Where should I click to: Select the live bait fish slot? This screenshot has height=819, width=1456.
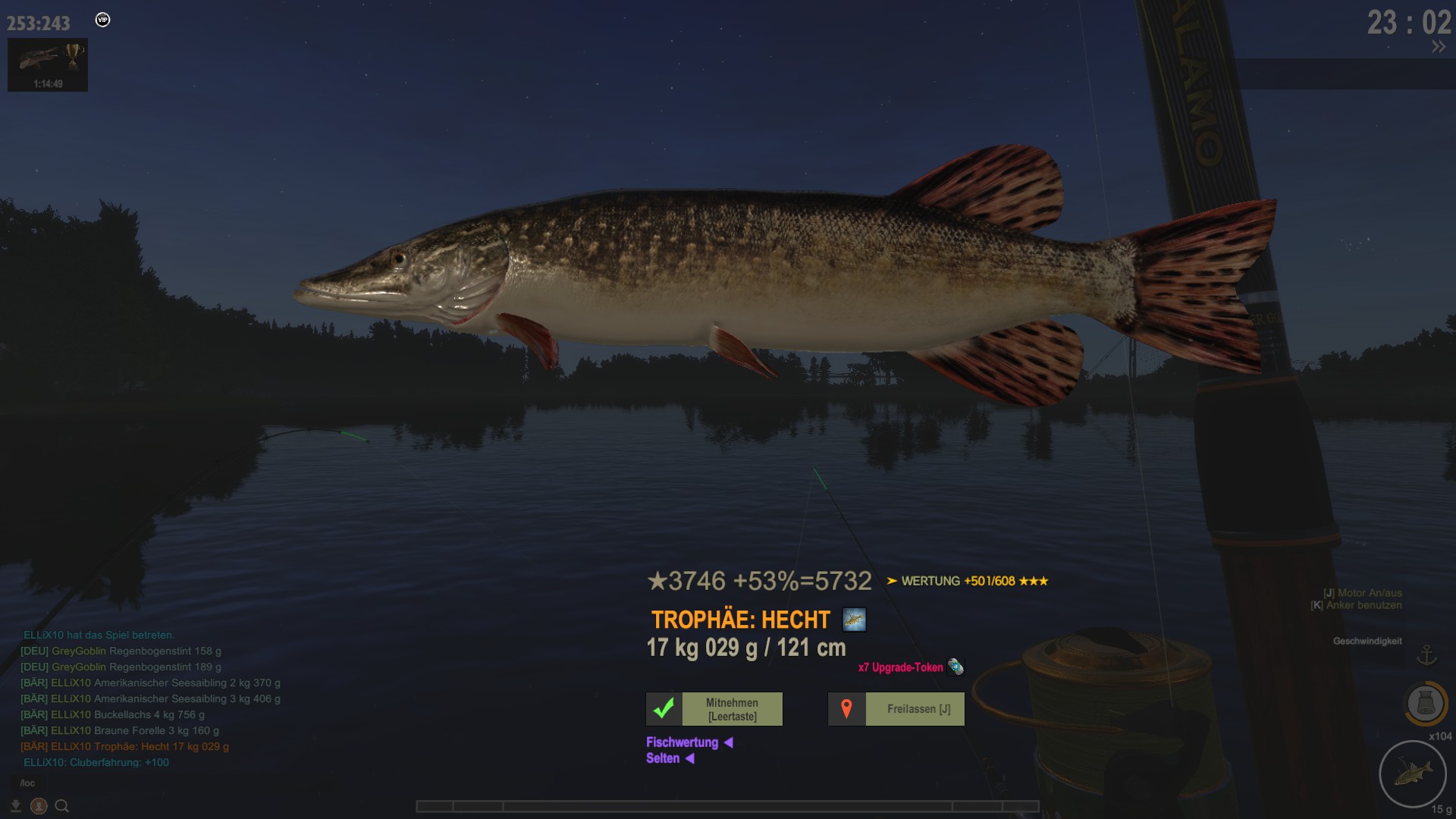click(x=1412, y=774)
